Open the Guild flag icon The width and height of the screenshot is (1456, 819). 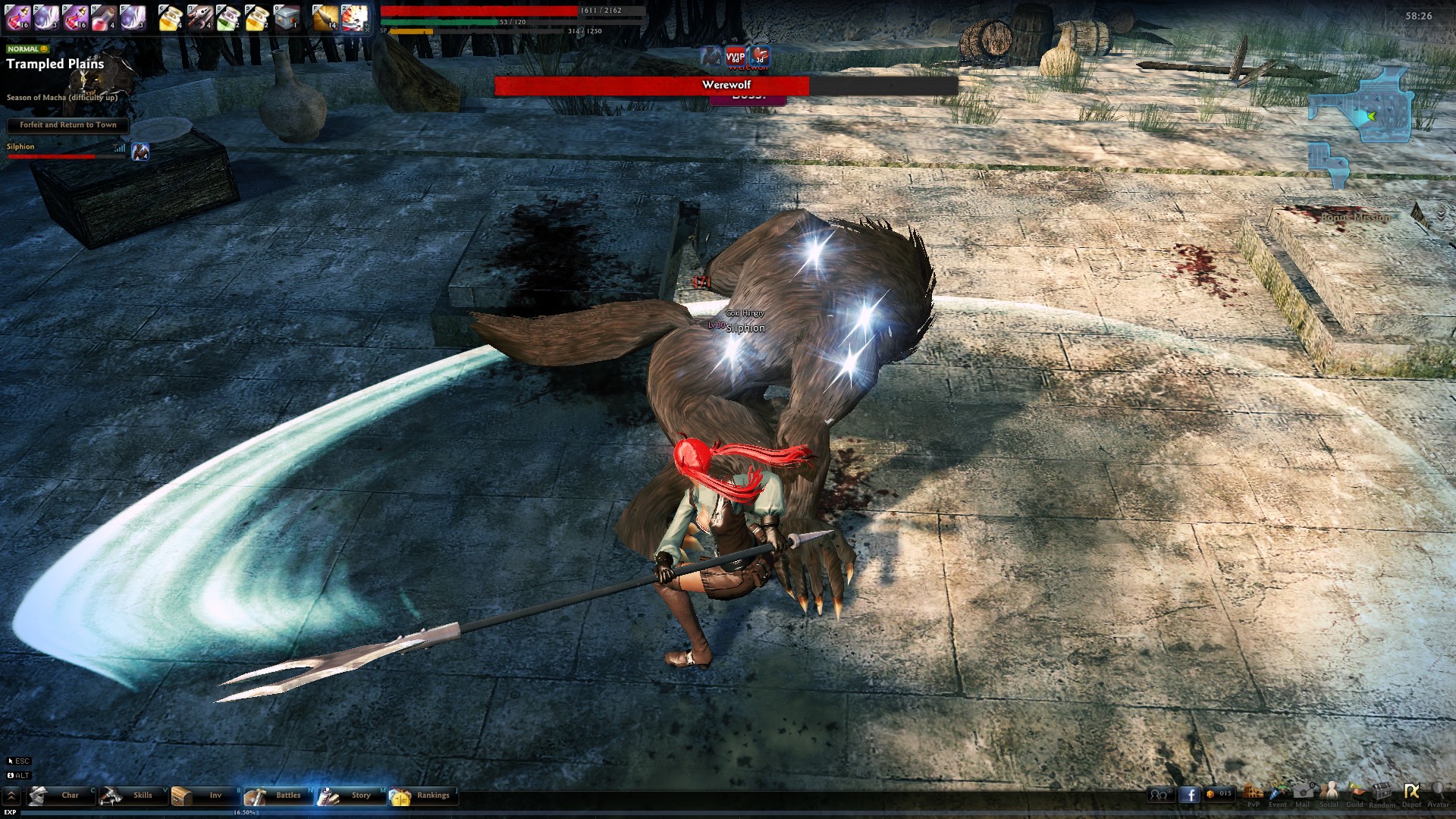tap(1355, 793)
